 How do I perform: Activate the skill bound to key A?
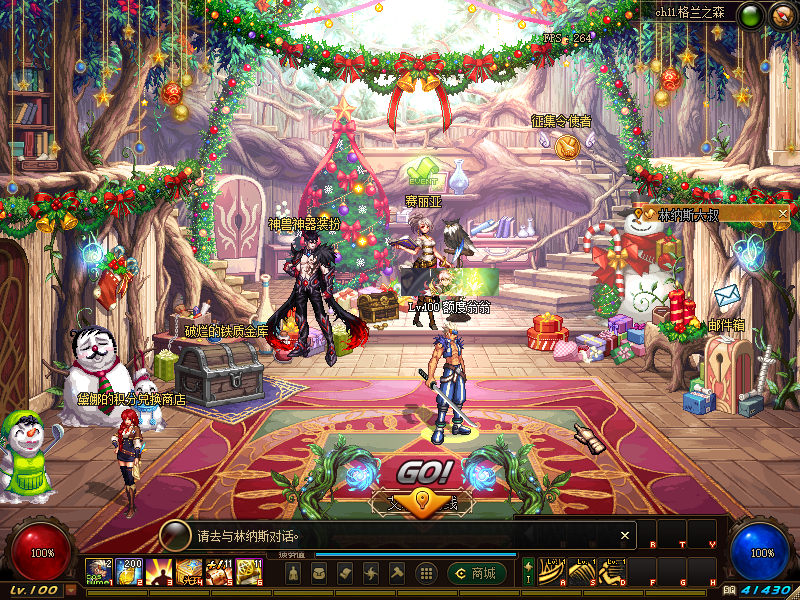click(x=552, y=572)
